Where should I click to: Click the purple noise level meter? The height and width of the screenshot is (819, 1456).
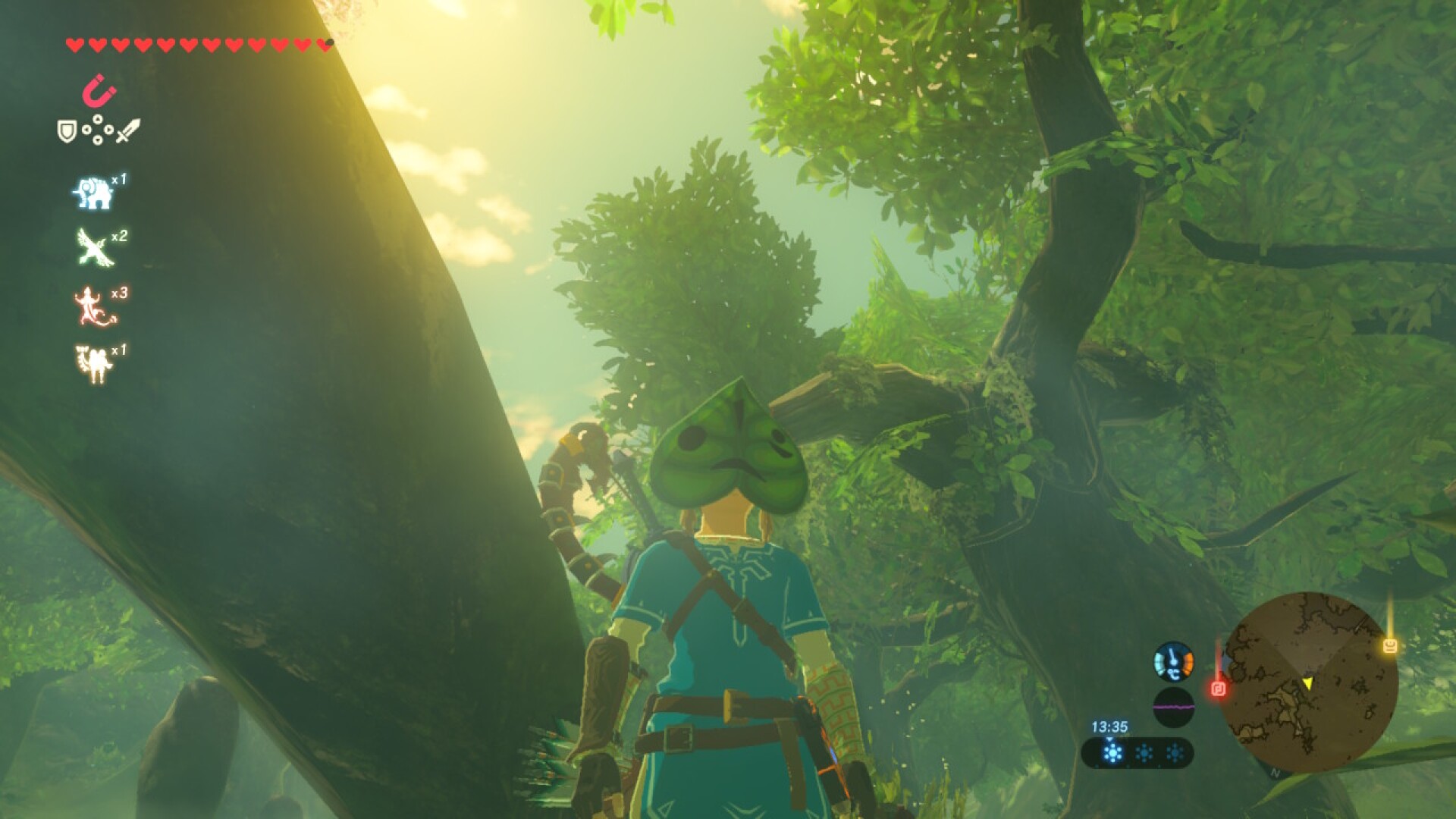click(x=1174, y=704)
